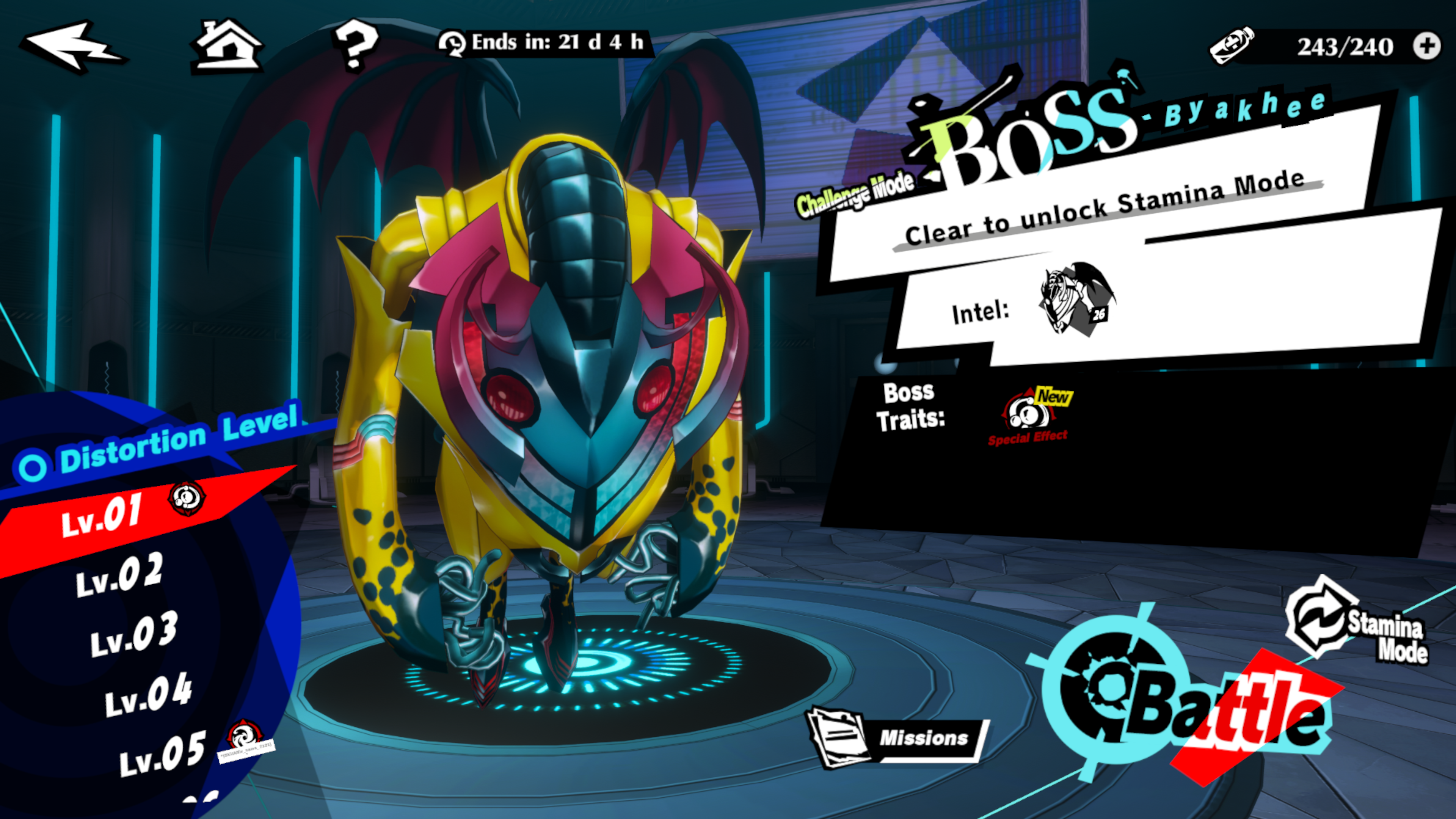Open the question mark help

tap(355, 45)
